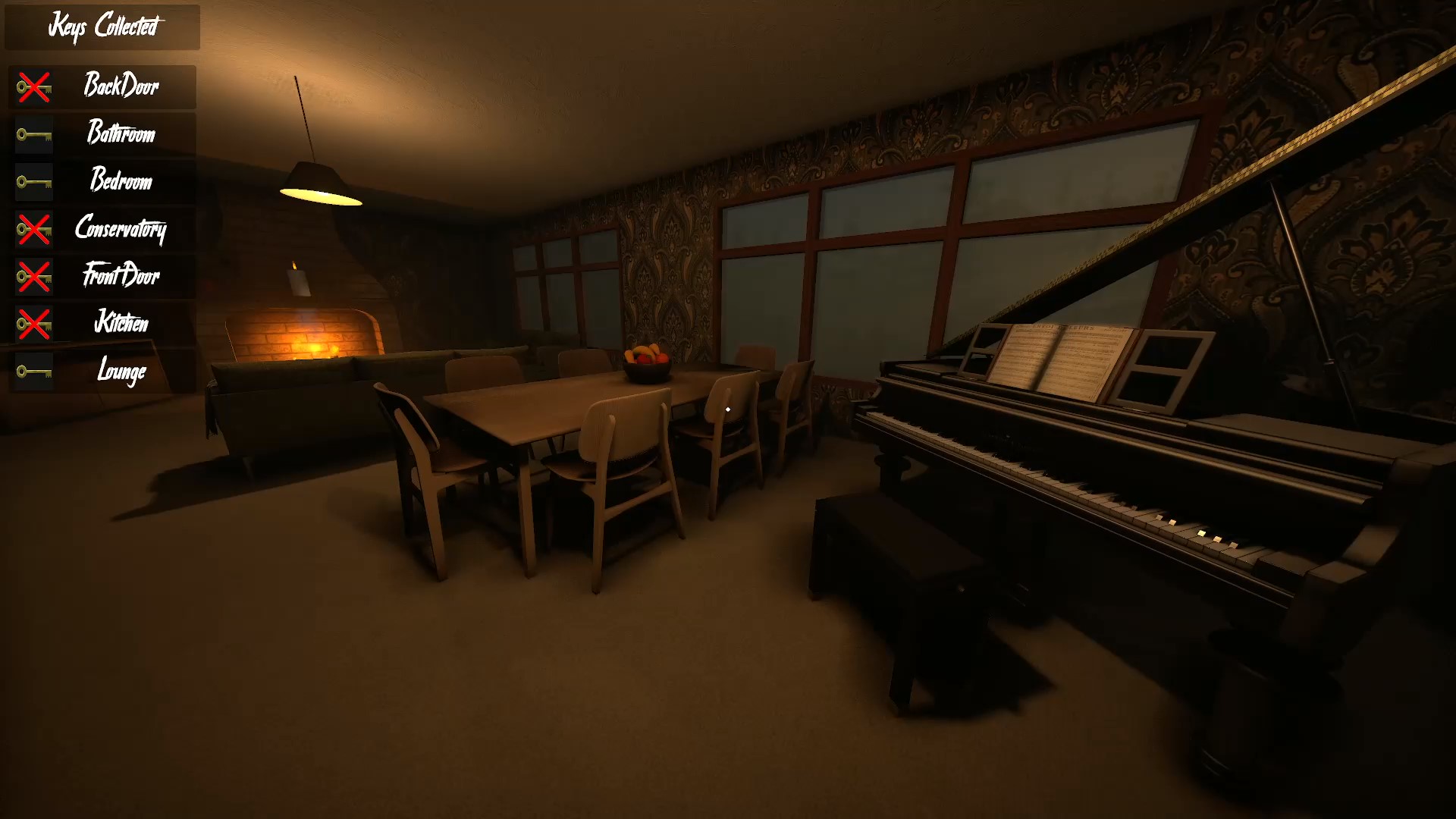Pick the FrontDoor key entry

click(103, 276)
